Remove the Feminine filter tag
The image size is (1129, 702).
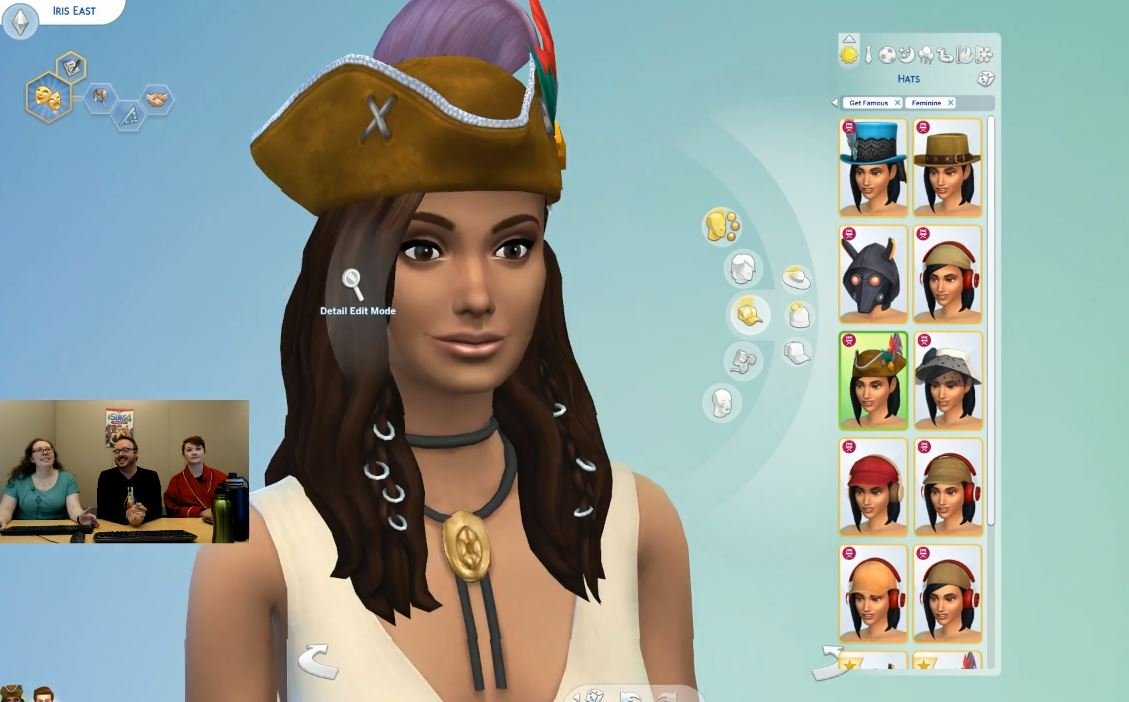950,103
